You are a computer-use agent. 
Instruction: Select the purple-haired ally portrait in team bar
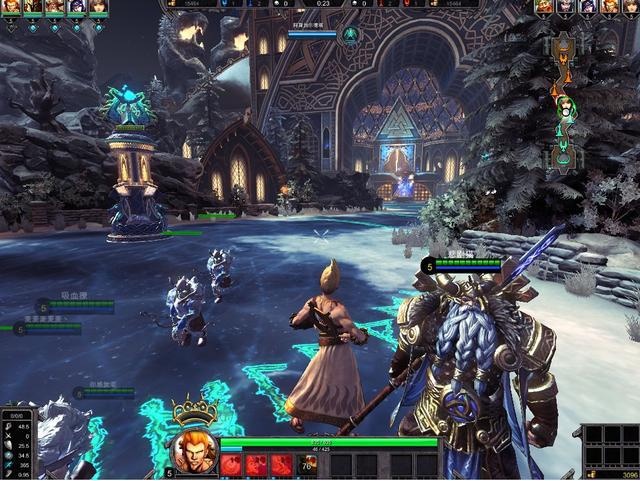point(75,7)
